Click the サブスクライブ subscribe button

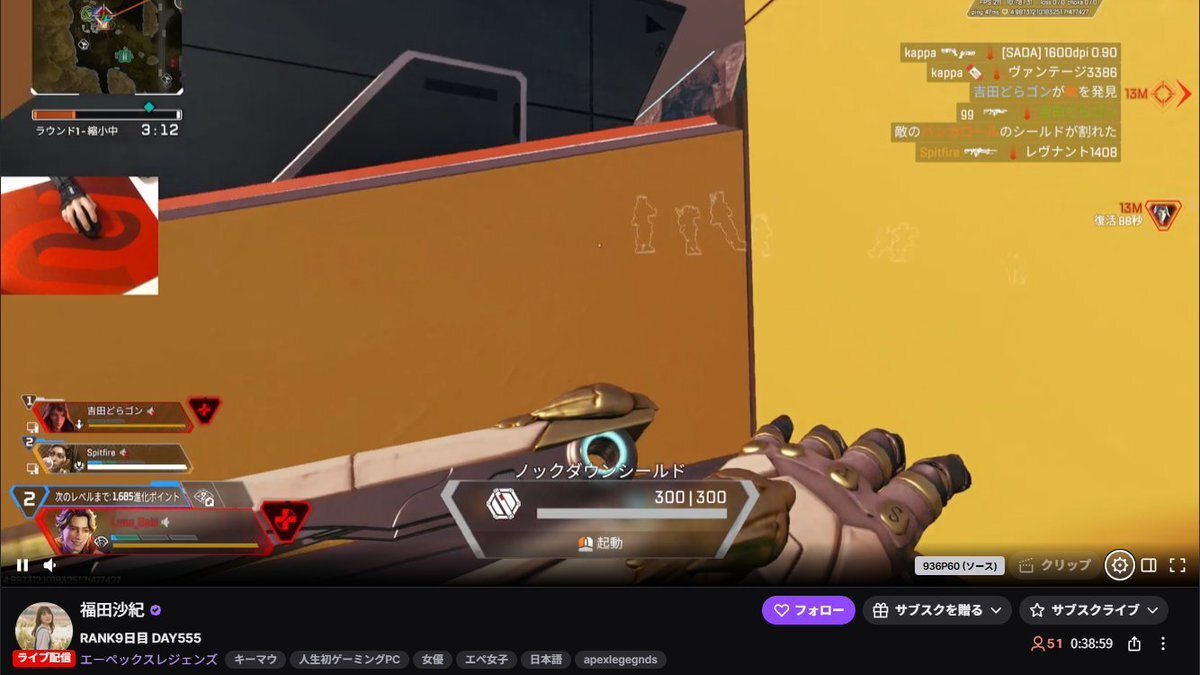pyautogui.click(x=1093, y=610)
